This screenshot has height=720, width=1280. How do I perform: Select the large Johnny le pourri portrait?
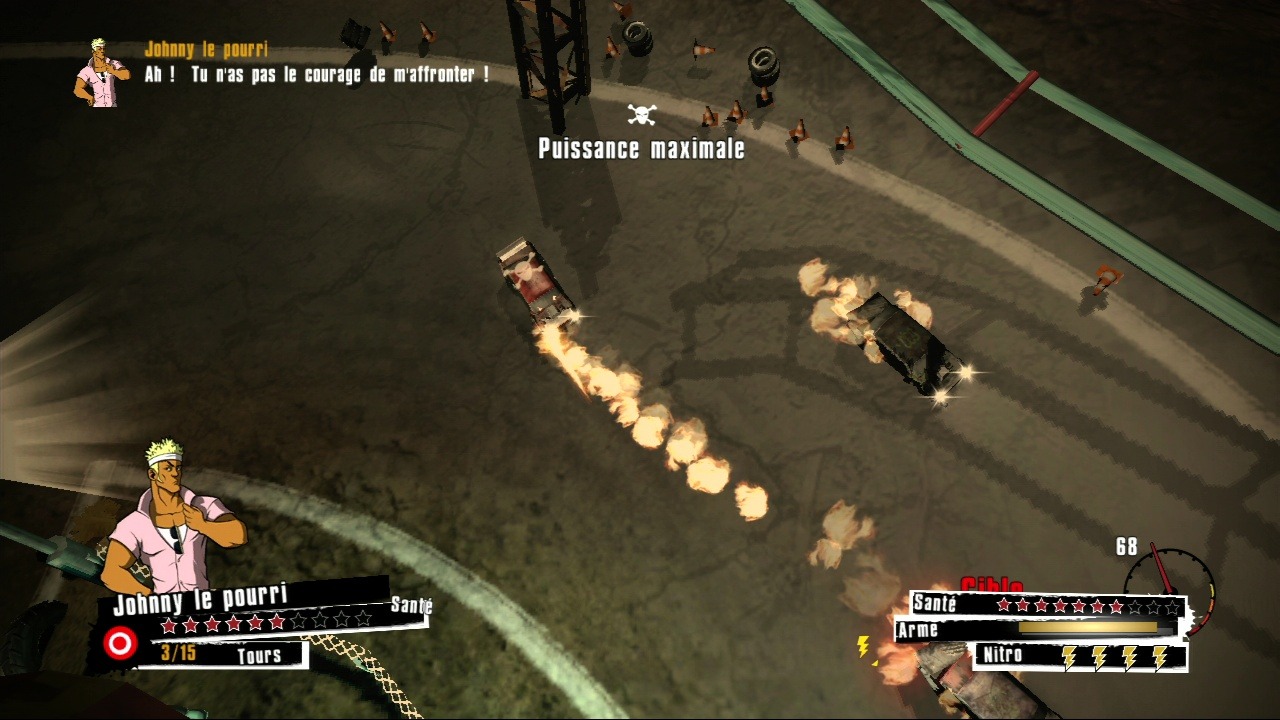(x=178, y=520)
